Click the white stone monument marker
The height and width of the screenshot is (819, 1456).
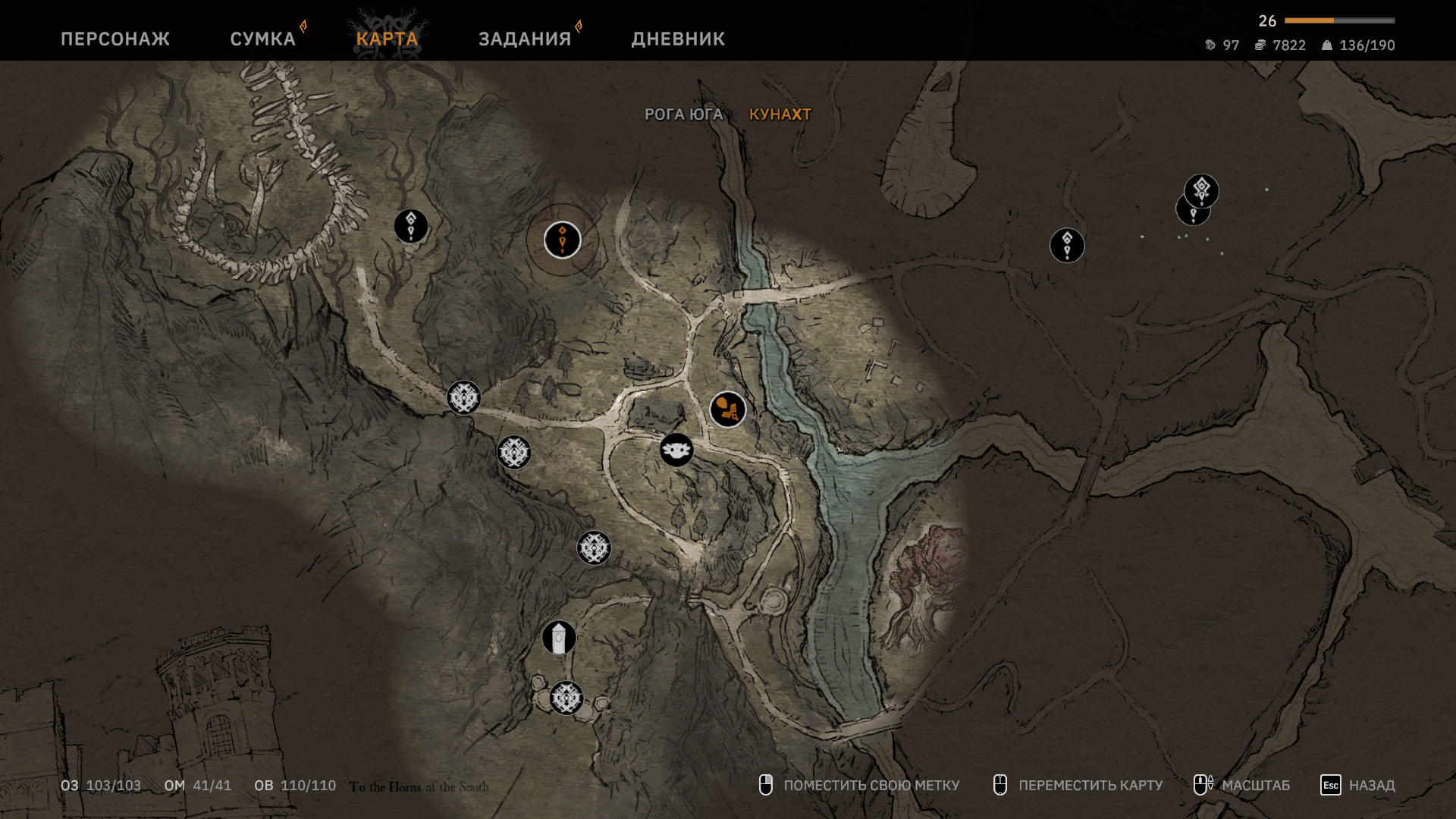pos(559,638)
